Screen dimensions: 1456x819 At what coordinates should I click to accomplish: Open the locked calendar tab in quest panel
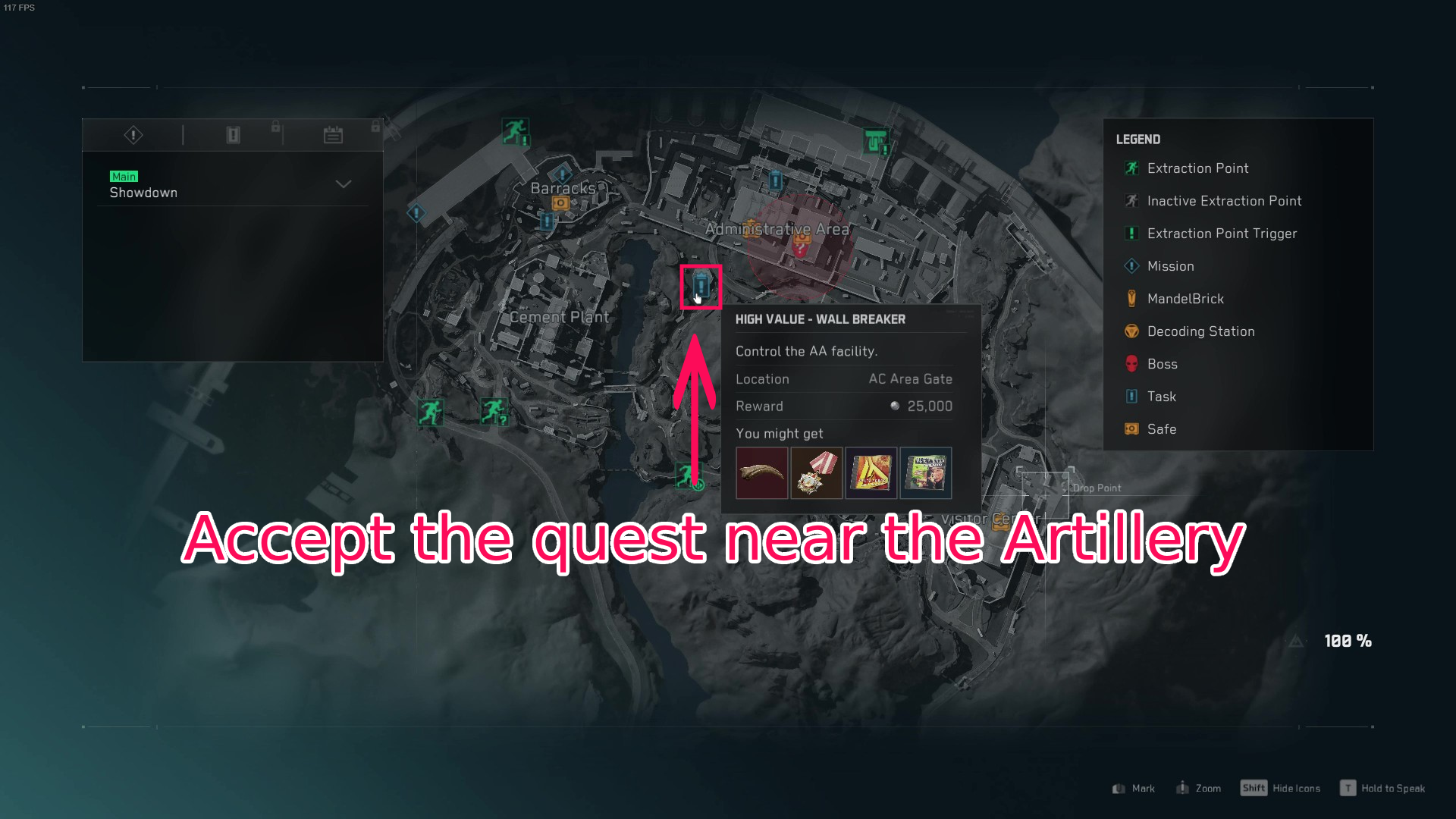click(x=333, y=135)
